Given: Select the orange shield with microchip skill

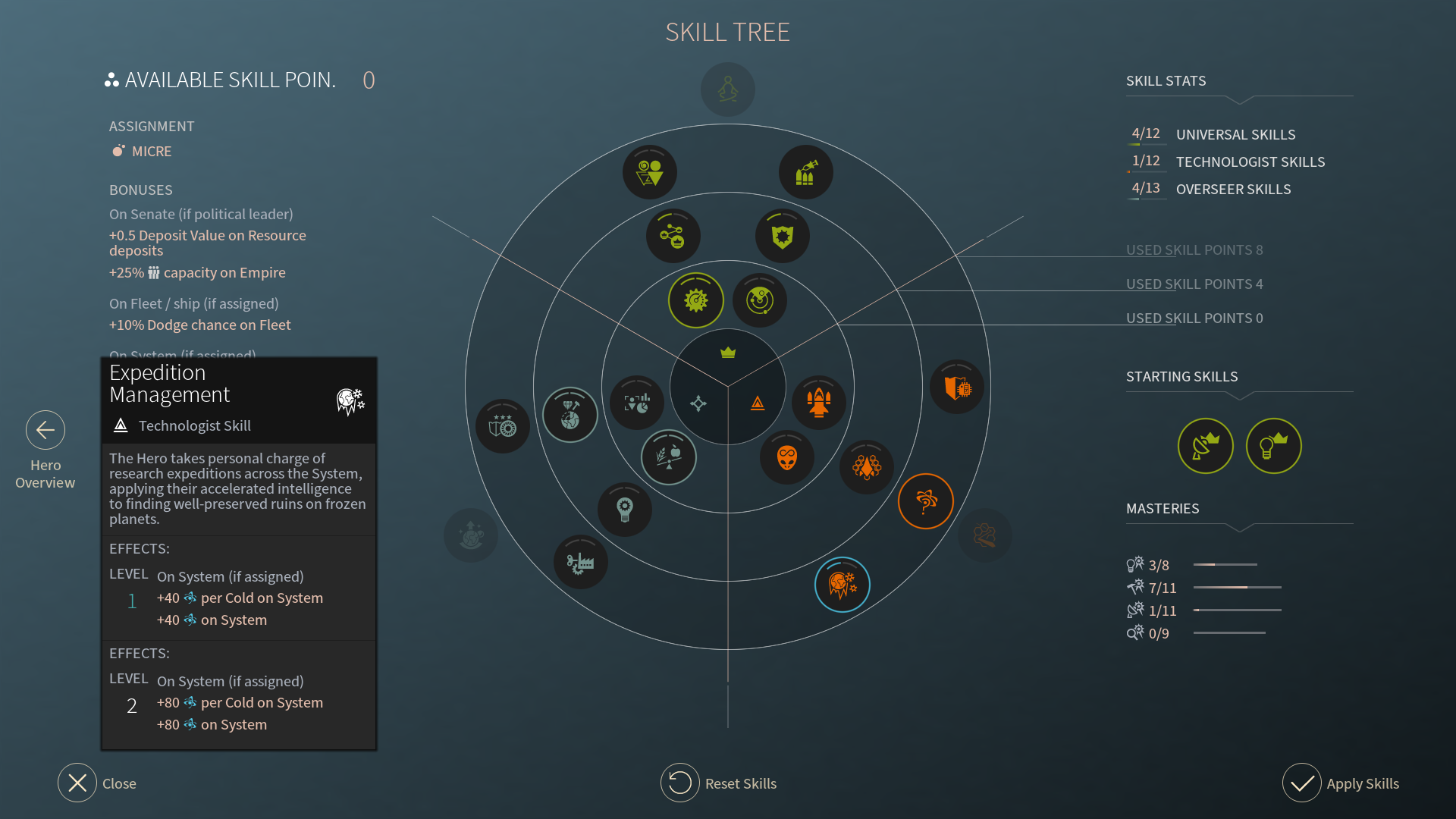Looking at the screenshot, I should coord(957,388).
